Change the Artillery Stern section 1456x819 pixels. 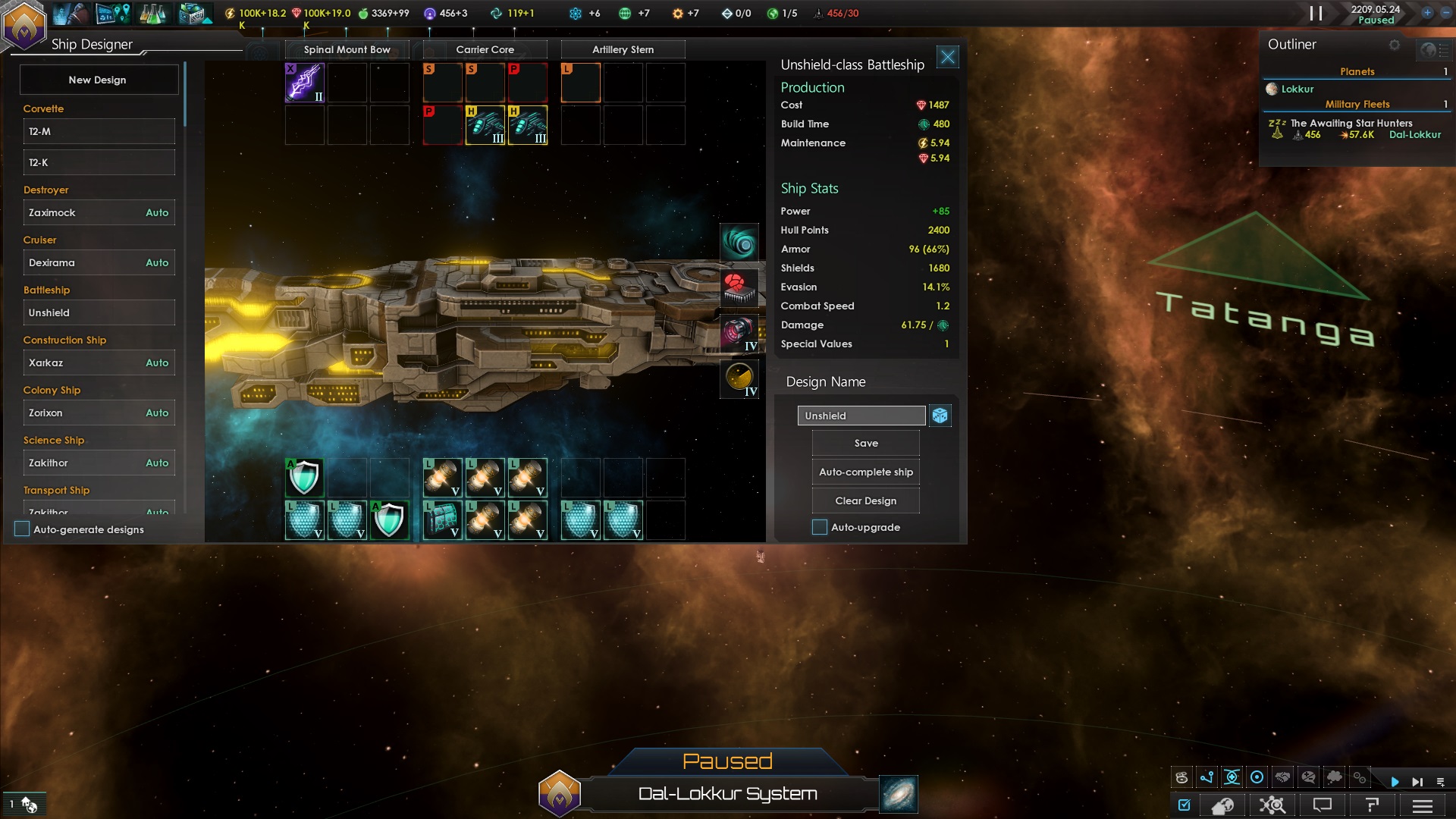[x=623, y=49]
